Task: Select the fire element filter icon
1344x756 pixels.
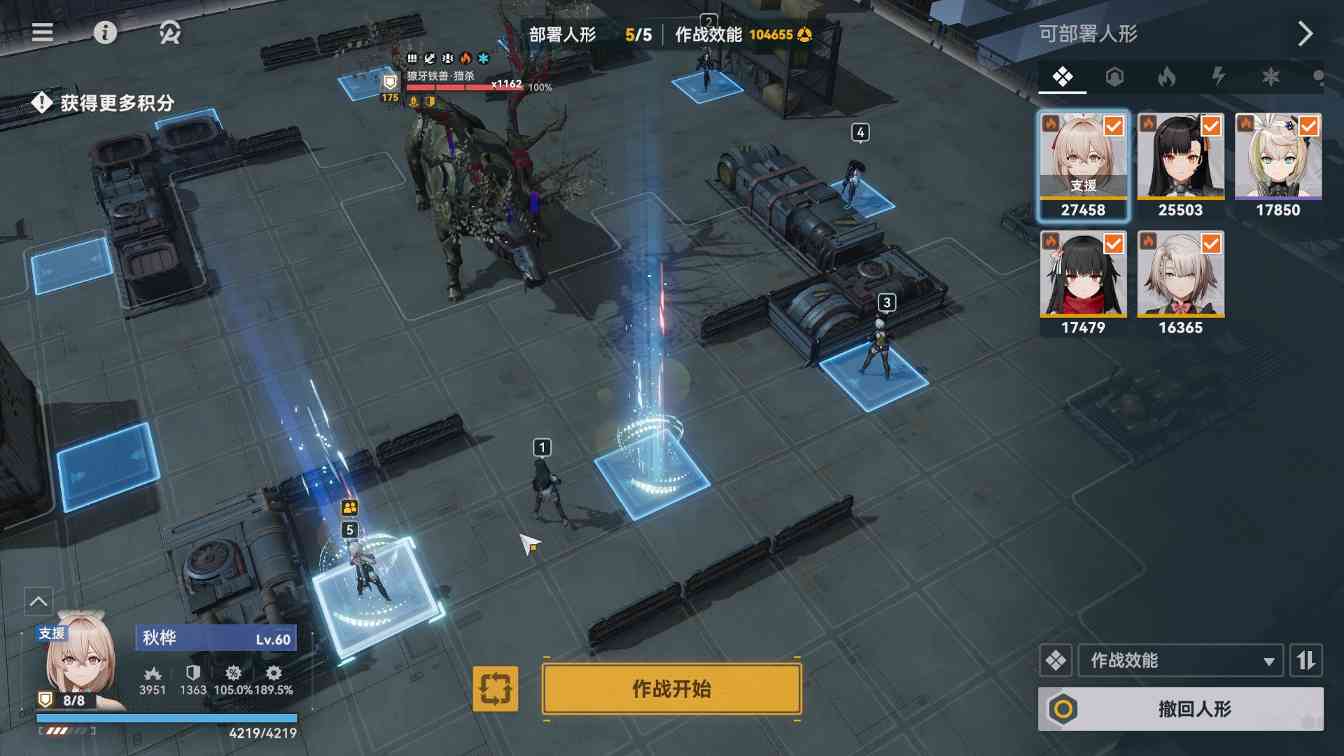Action: (1166, 76)
